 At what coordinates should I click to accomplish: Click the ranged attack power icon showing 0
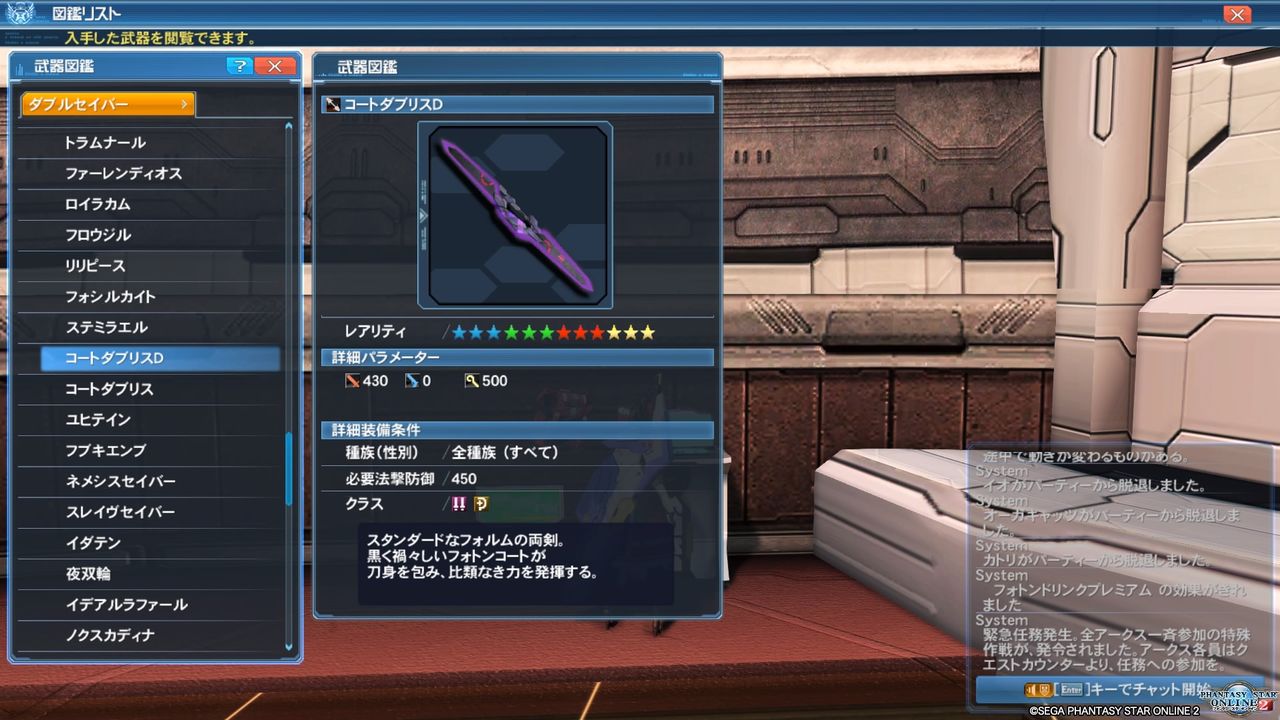click(413, 381)
